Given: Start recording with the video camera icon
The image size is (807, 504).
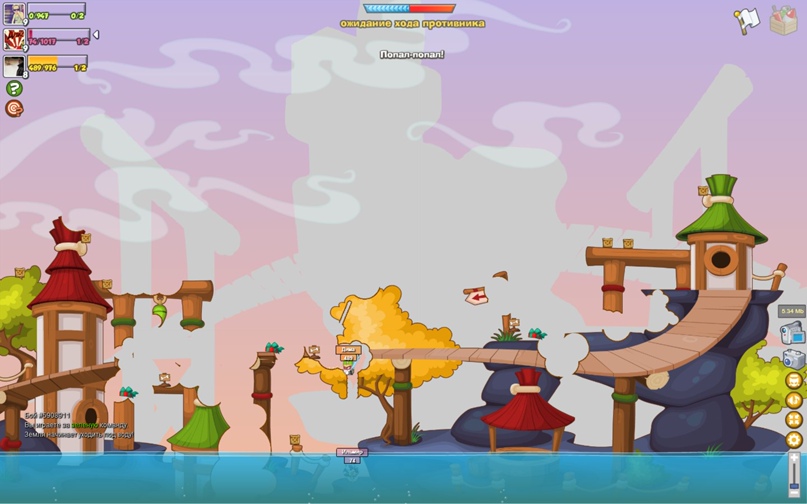Looking at the screenshot, I should [x=793, y=333].
